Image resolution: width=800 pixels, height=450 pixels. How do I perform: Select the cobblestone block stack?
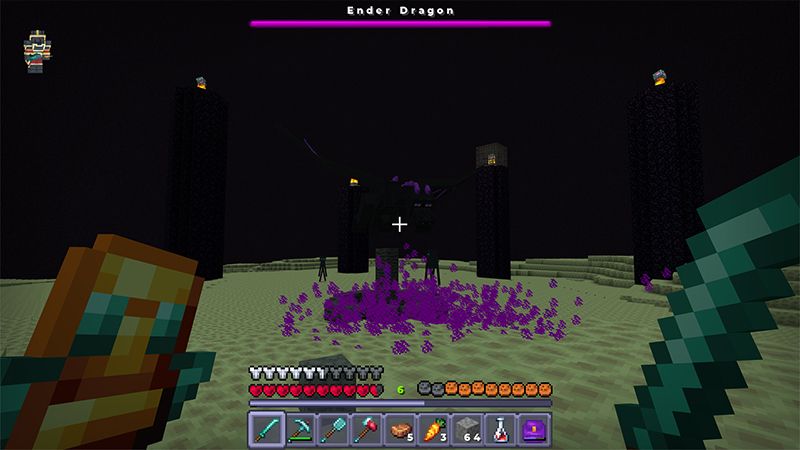pos(468,428)
